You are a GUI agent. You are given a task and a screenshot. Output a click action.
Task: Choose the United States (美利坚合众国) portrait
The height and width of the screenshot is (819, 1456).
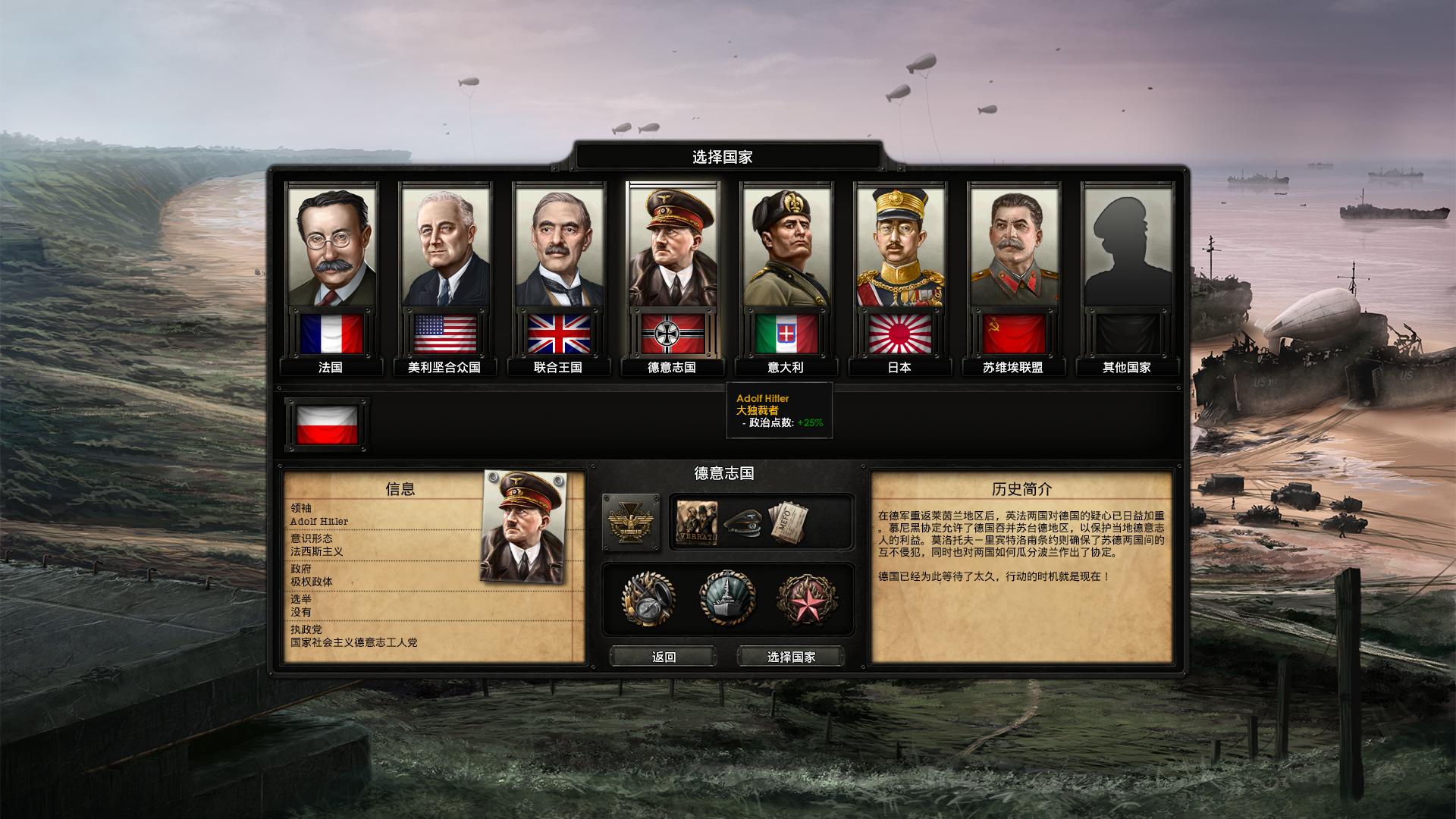[445, 250]
